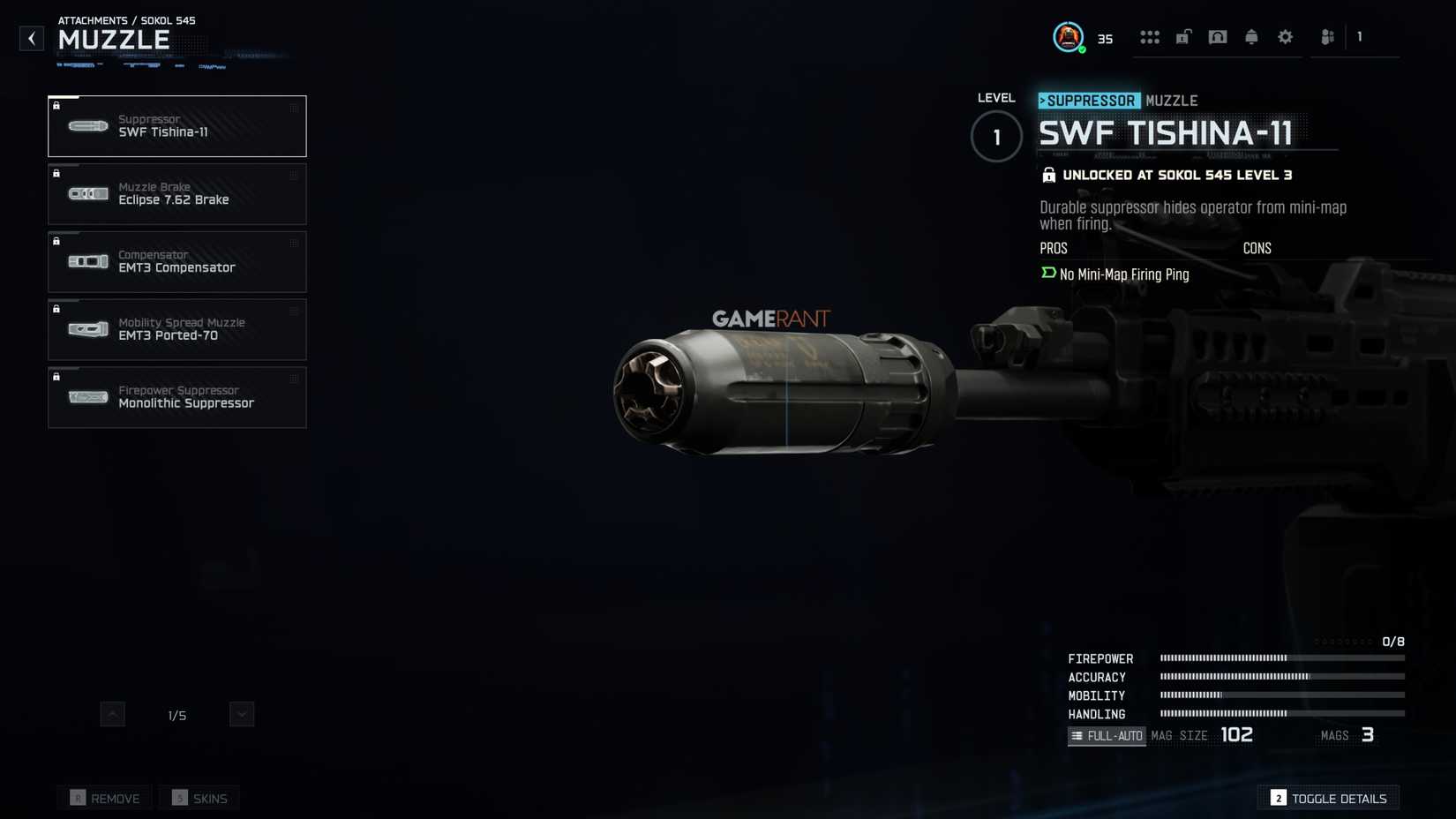The height and width of the screenshot is (819, 1456).
Task: Select the Monolithic Suppressor attachment
Action: pyautogui.click(x=176, y=397)
